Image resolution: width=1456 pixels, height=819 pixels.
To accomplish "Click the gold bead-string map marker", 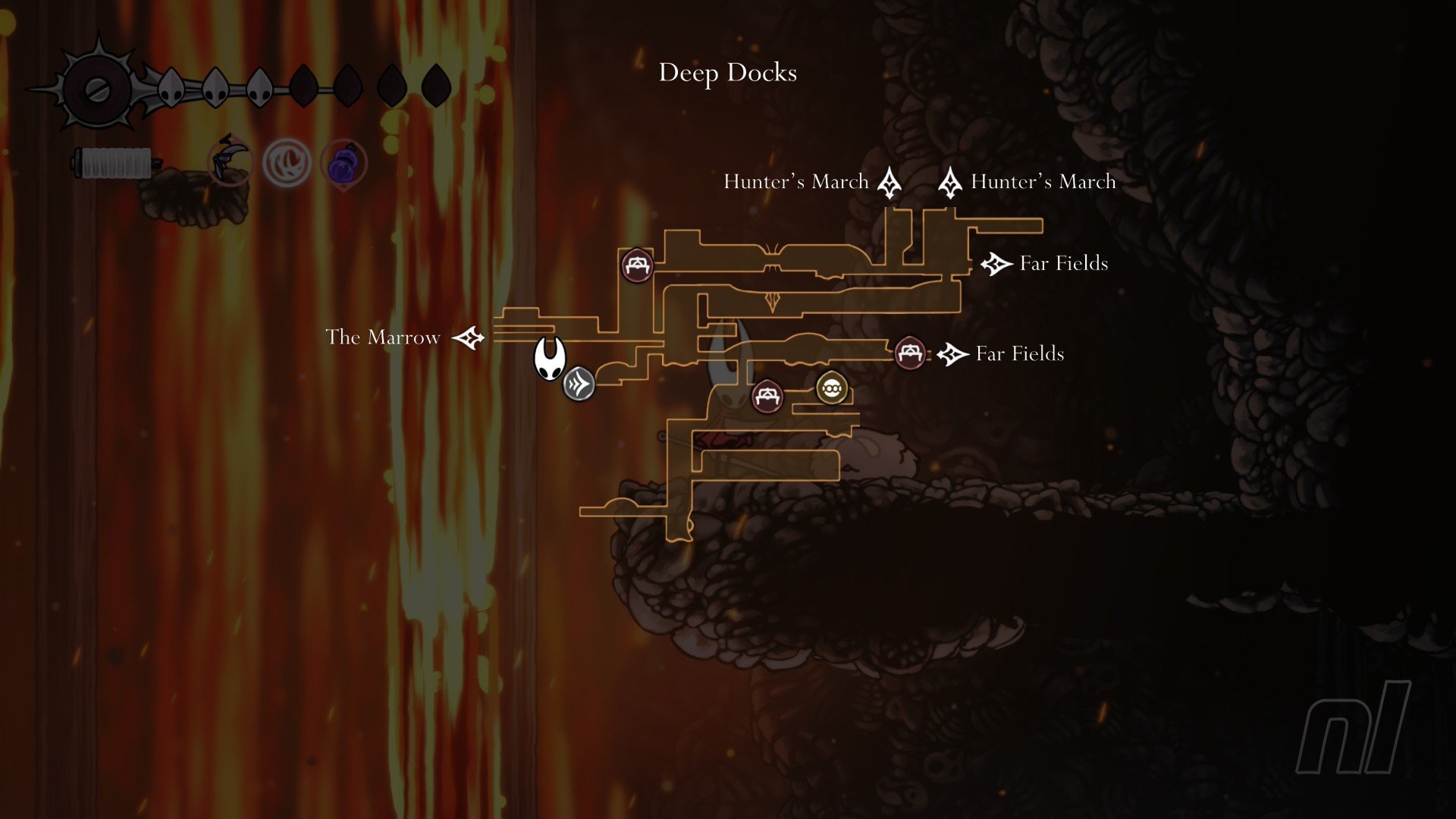I will (832, 388).
